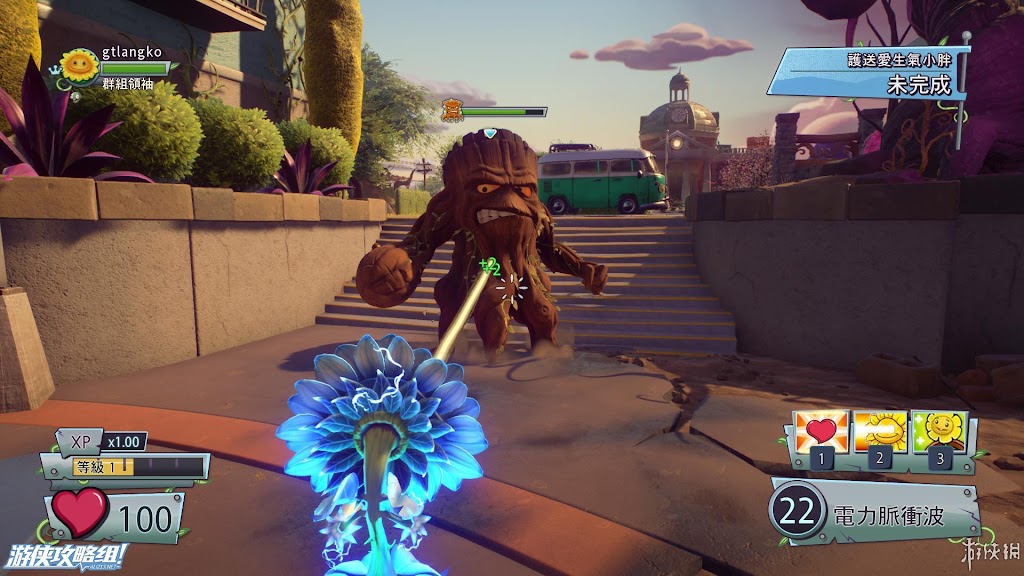The image size is (1024, 576).
Task: Select the 電力脈衝波 weapon panel
Action: click(x=874, y=514)
